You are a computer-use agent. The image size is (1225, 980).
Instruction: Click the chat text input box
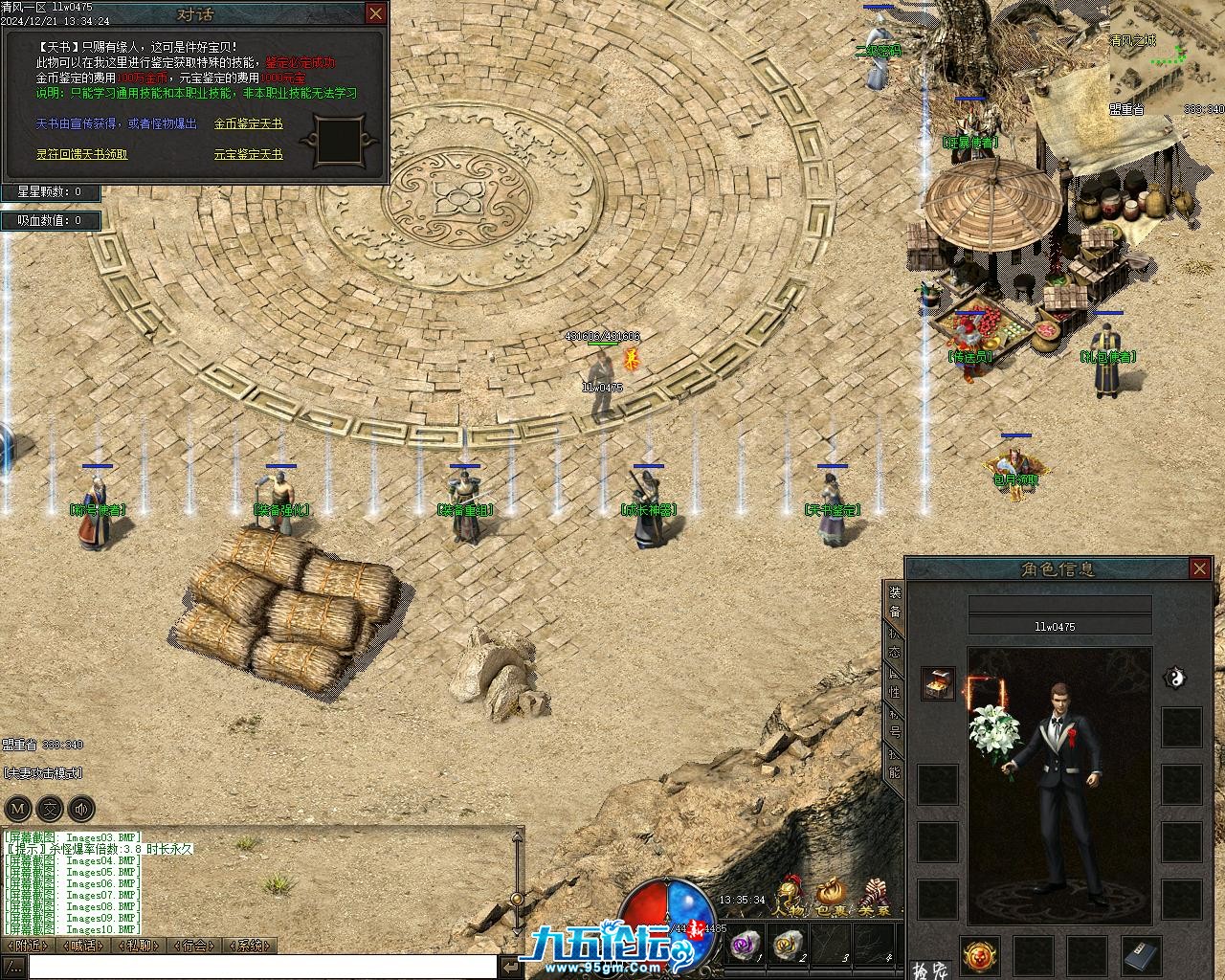pos(263,967)
